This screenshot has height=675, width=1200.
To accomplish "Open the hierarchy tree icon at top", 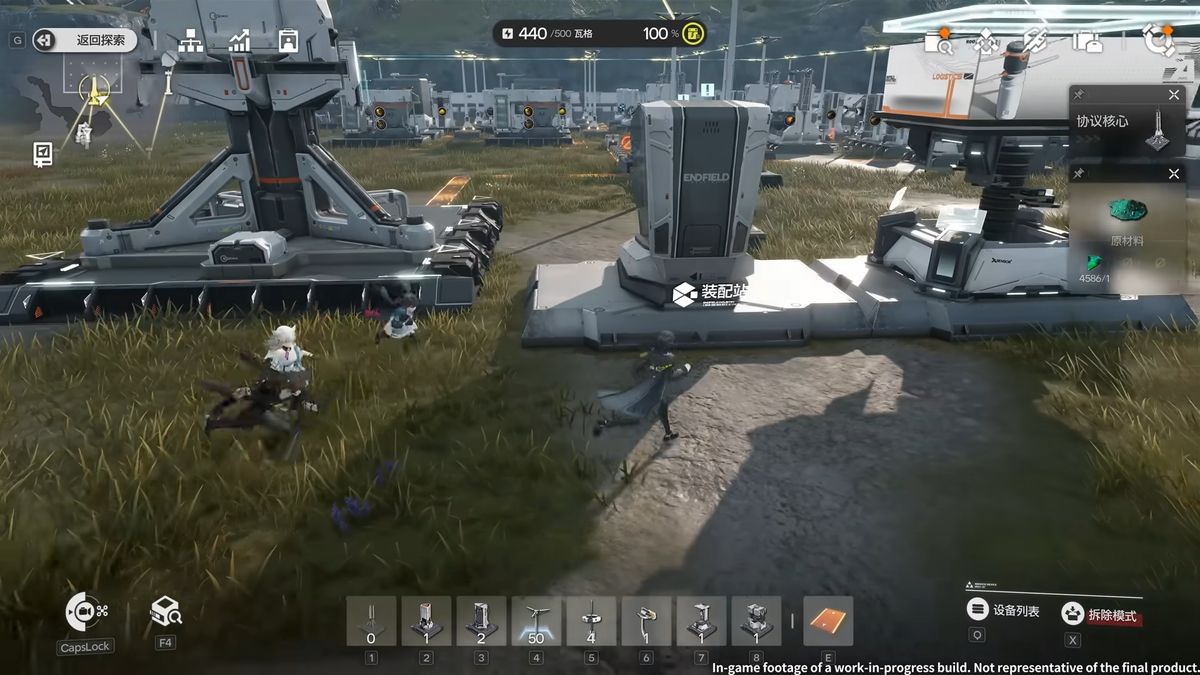I will point(190,40).
